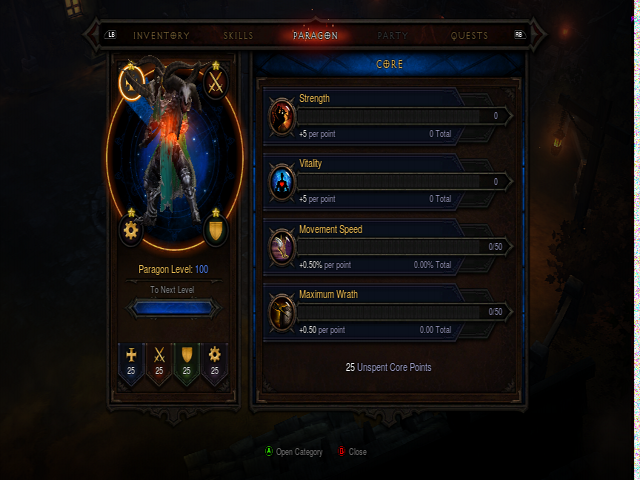This screenshot has width=640, height=480.
Task: Switch to the Inventory tab
Action: [161, 35]
